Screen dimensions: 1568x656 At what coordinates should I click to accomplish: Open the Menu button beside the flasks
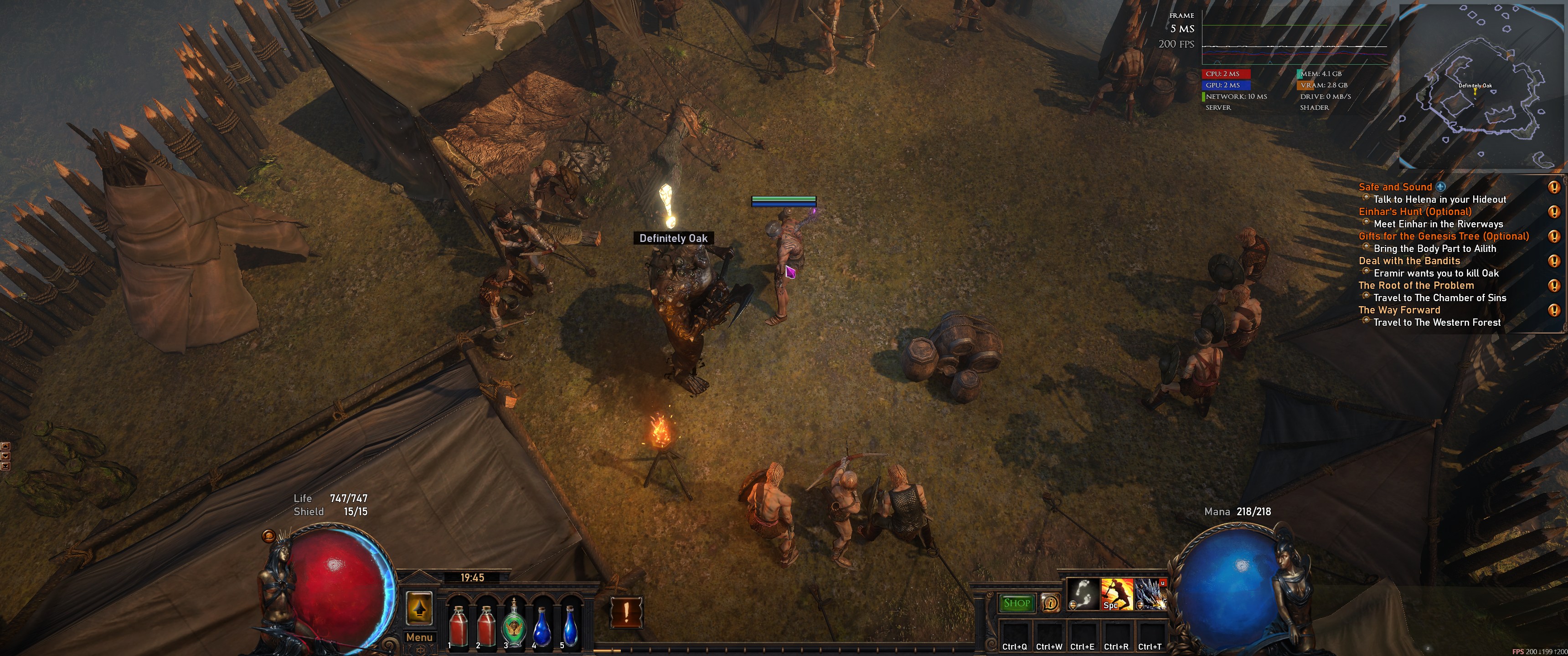(419, 637)
